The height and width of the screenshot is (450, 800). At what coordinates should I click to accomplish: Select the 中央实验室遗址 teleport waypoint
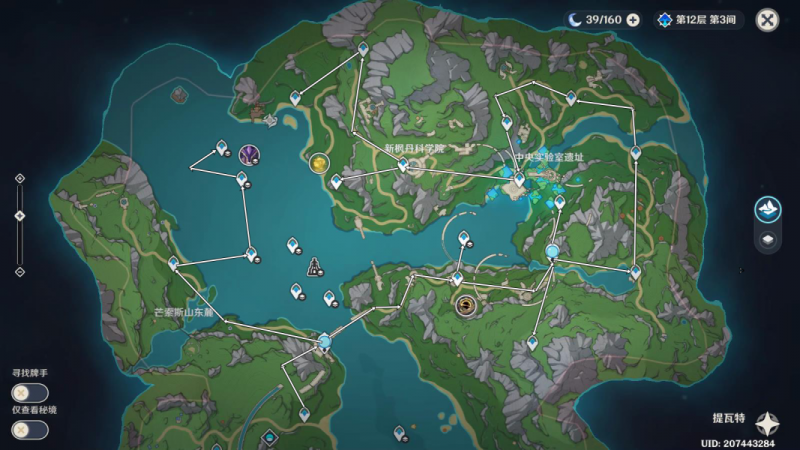click(519, 179)
